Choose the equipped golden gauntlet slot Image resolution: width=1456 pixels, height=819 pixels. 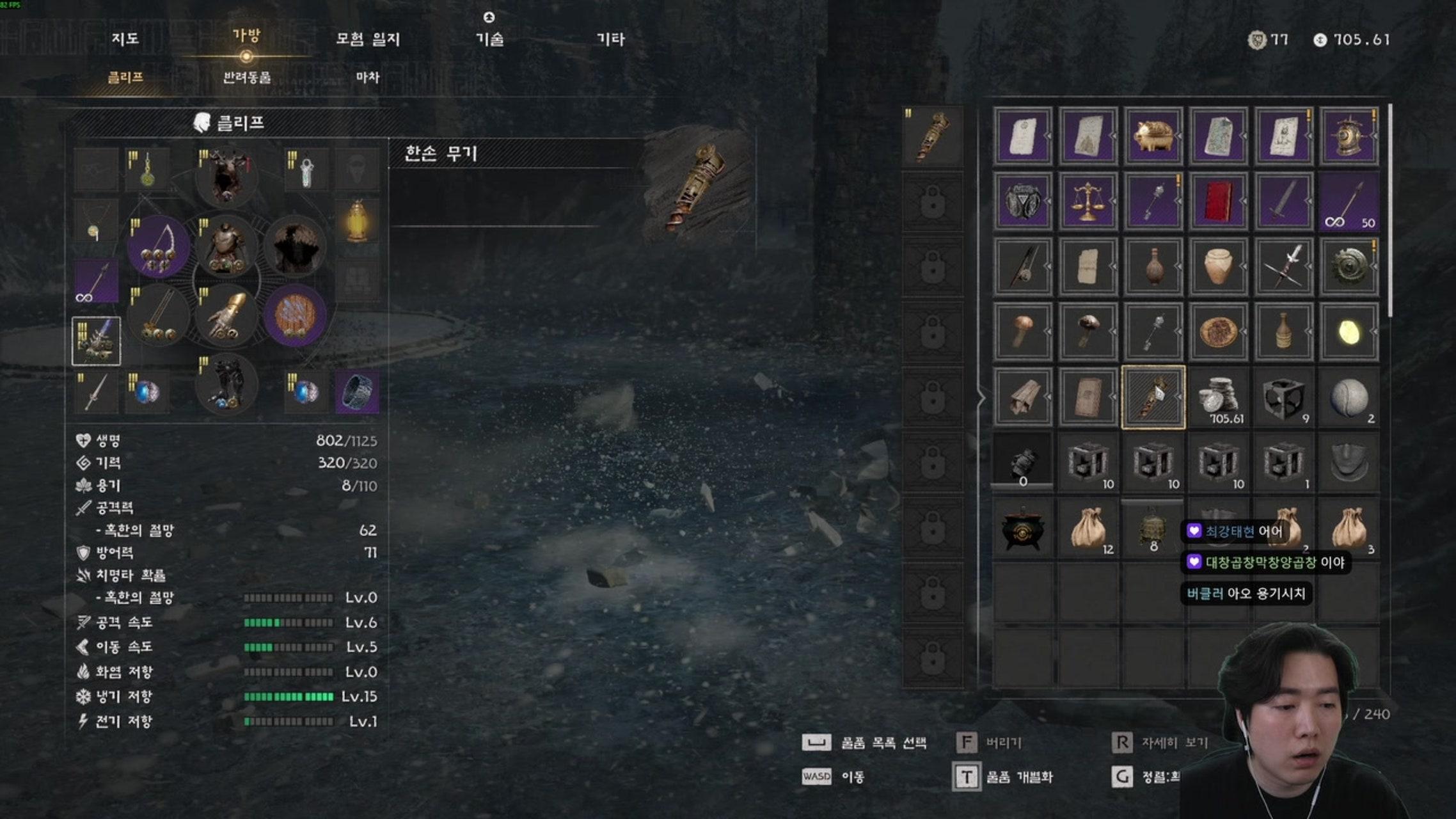click(226, 315)
